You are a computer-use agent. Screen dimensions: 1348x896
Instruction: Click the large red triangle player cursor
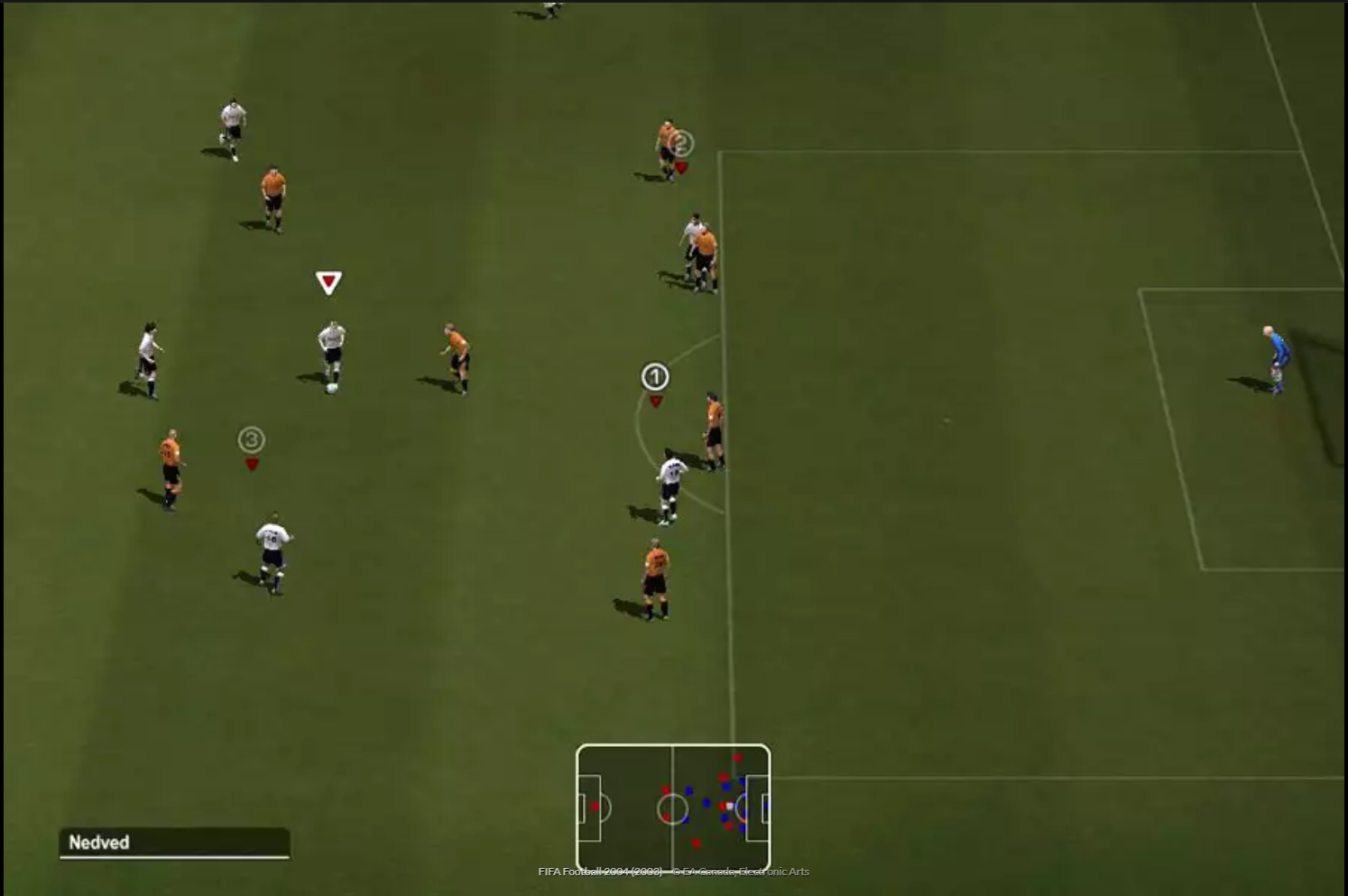[x=328, y=282]
